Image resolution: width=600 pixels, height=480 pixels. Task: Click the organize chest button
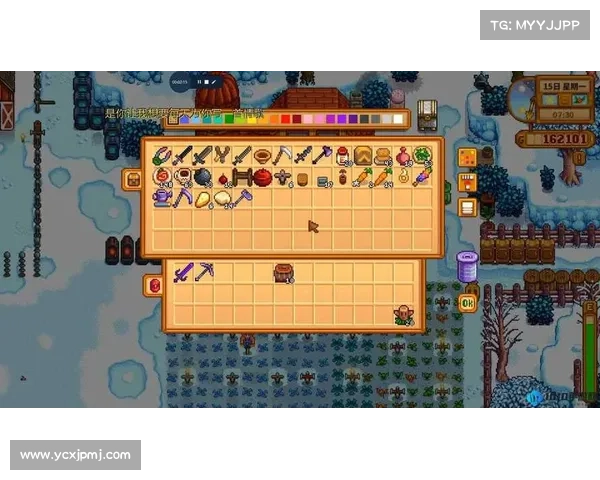[467, 207]
